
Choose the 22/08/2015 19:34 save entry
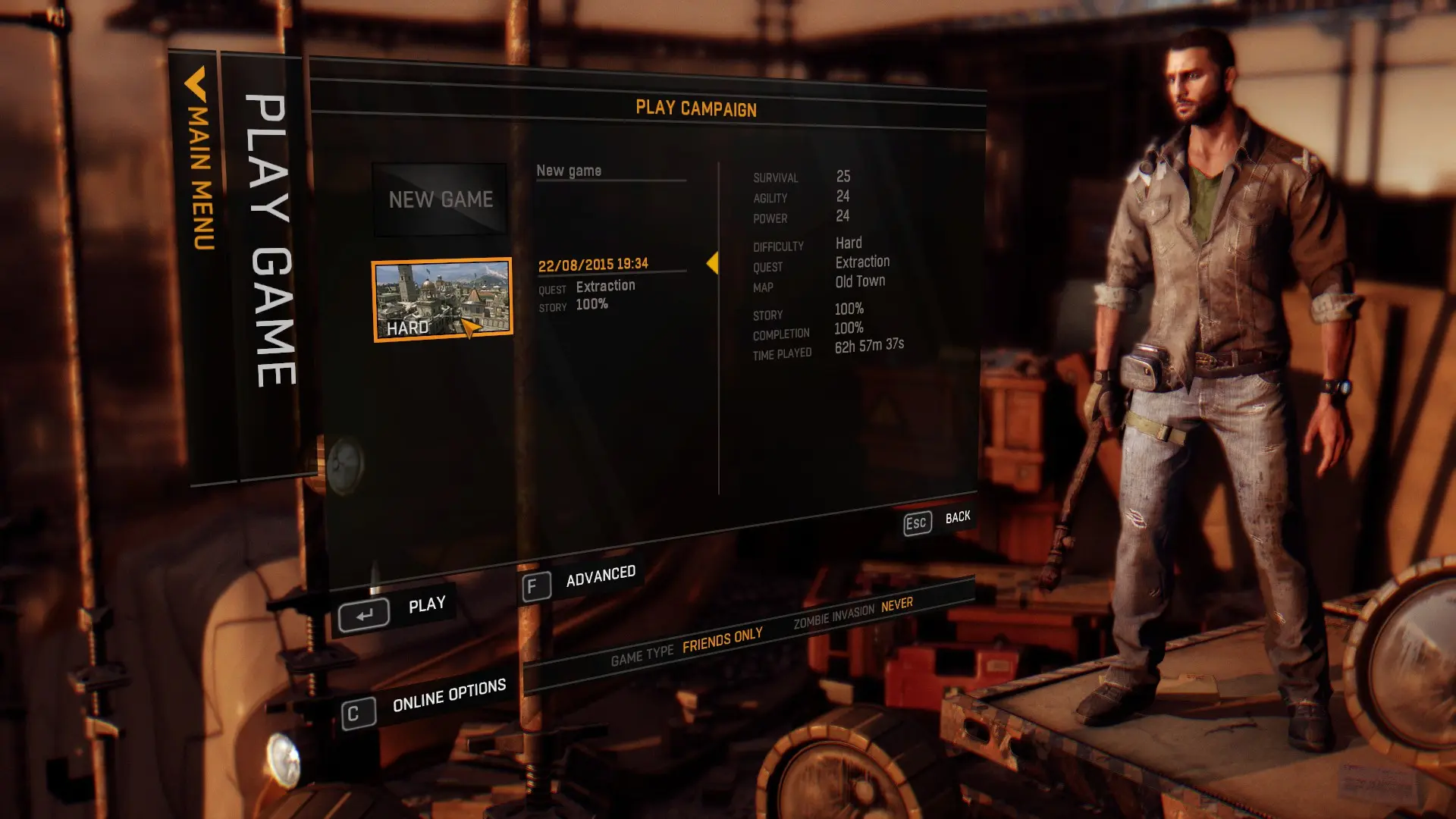(x=593, y=264)
